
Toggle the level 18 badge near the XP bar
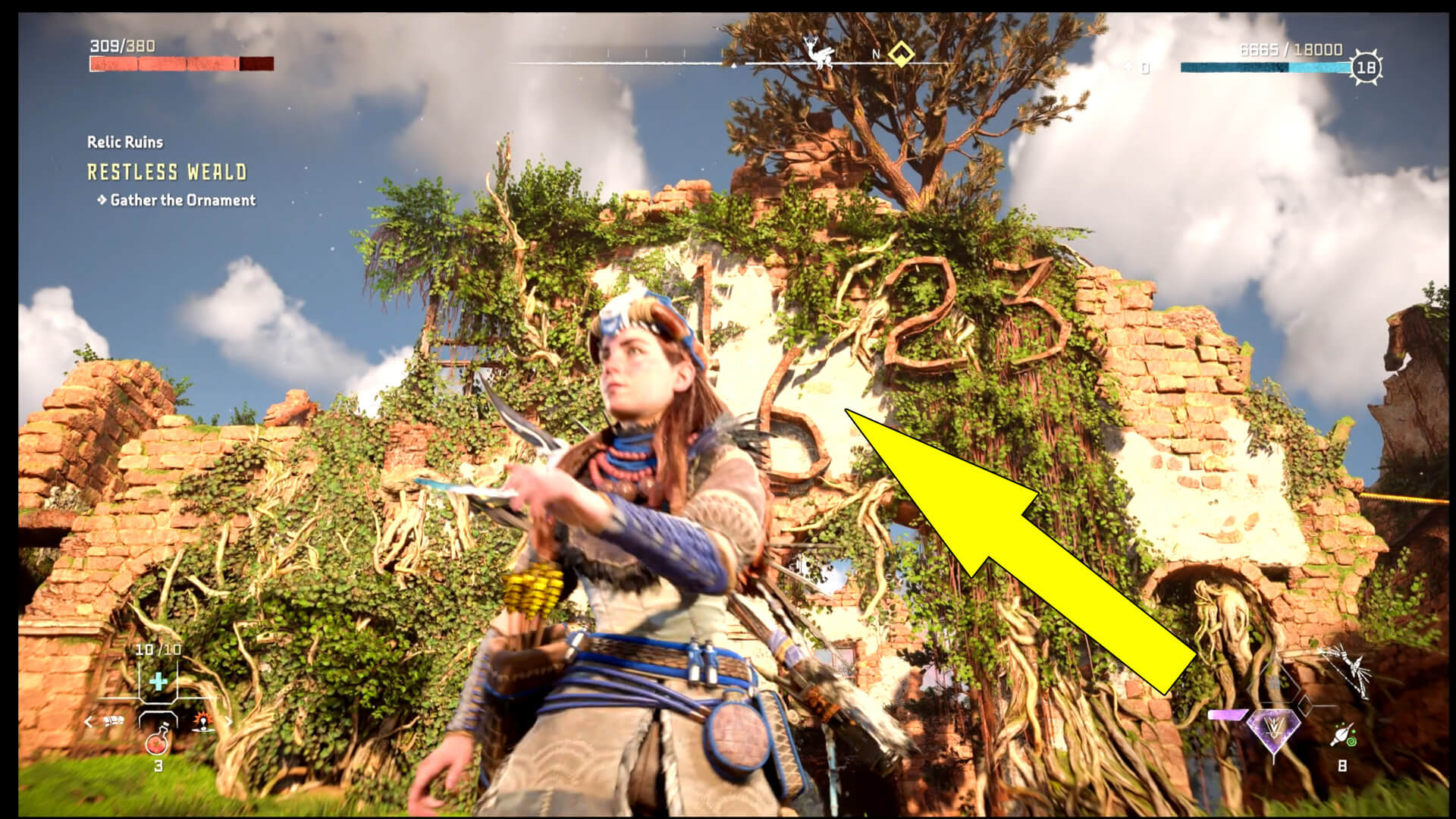[x=1367, y=65]
